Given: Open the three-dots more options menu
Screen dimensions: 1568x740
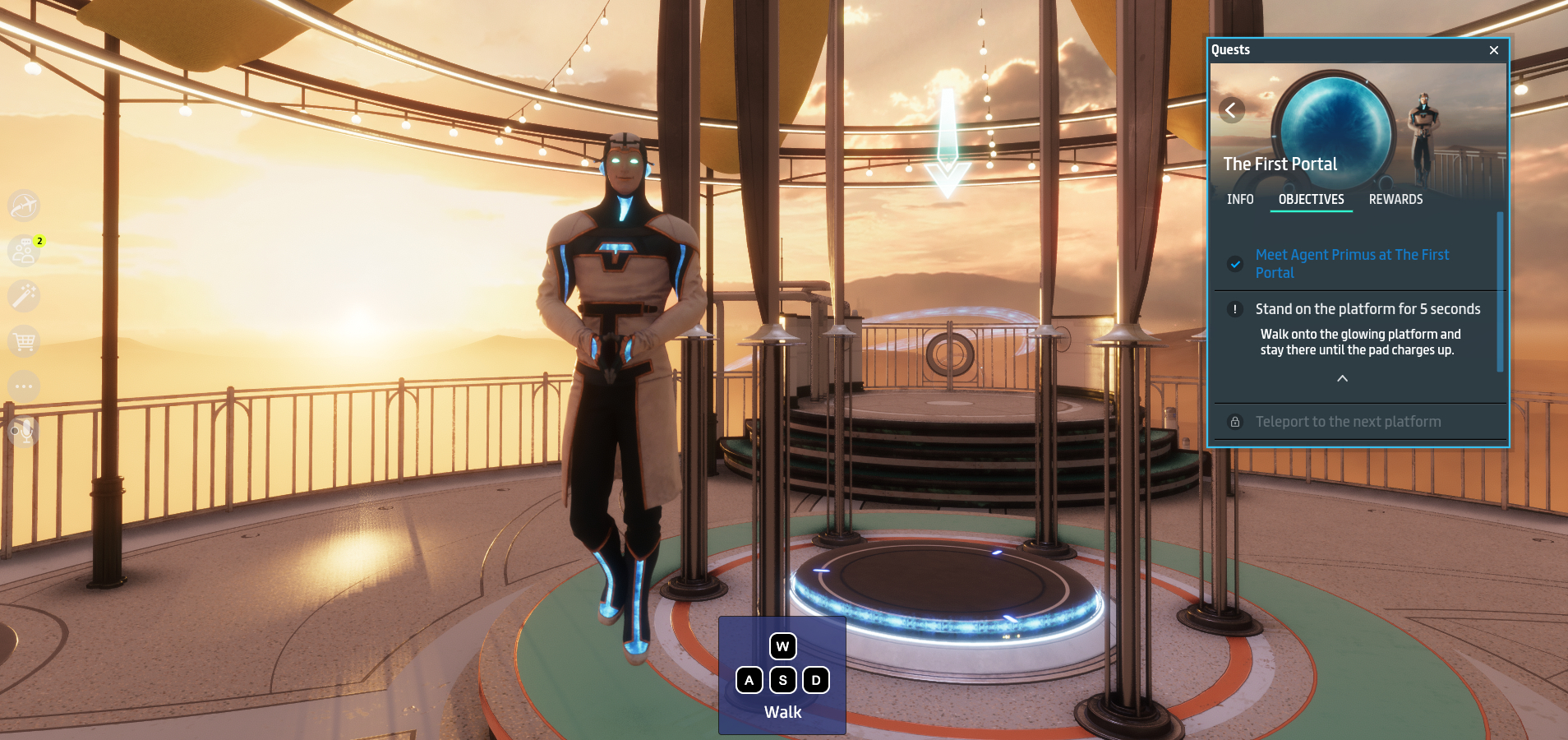Looking at the screenshot, I should 24,386.
